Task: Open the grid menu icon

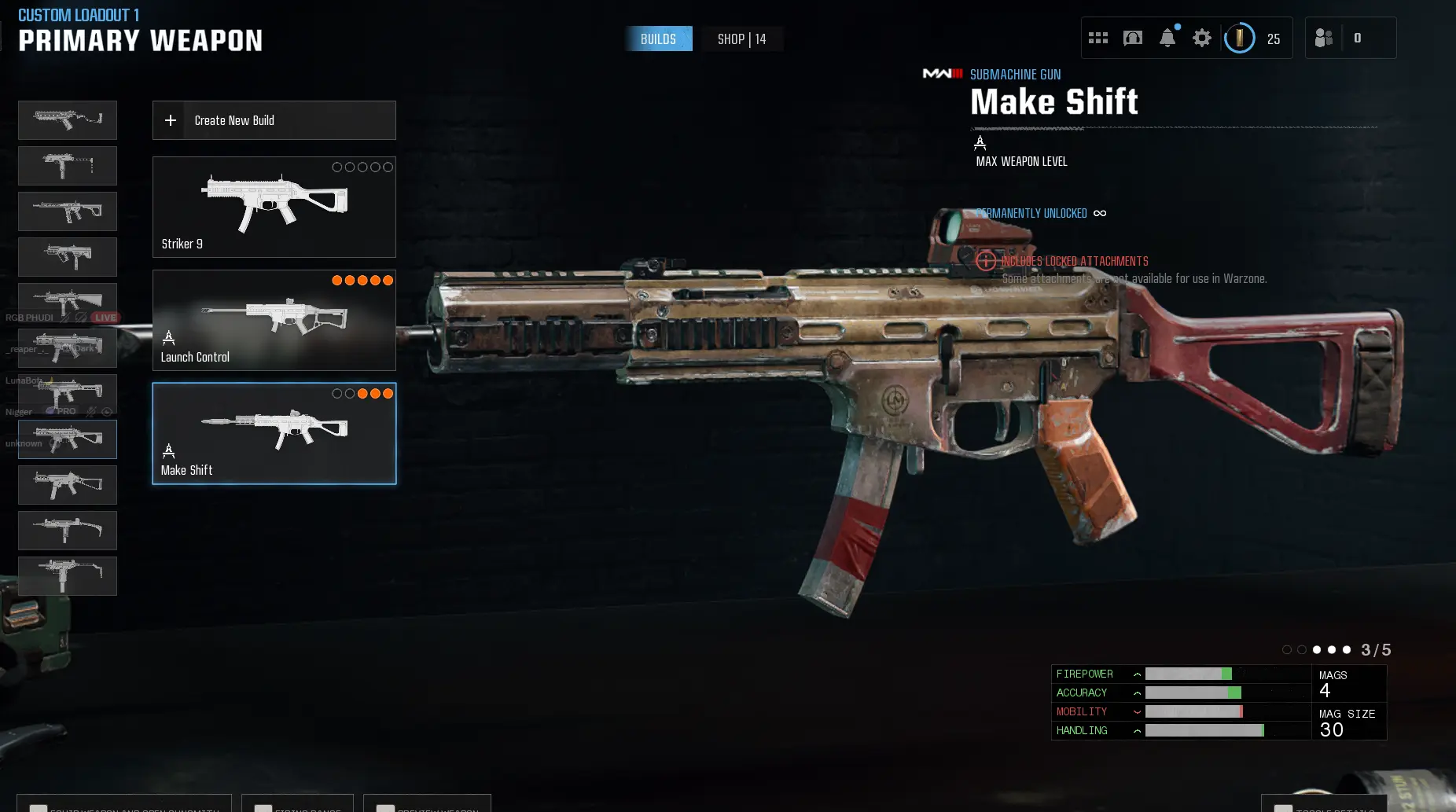Action: 1098,38
